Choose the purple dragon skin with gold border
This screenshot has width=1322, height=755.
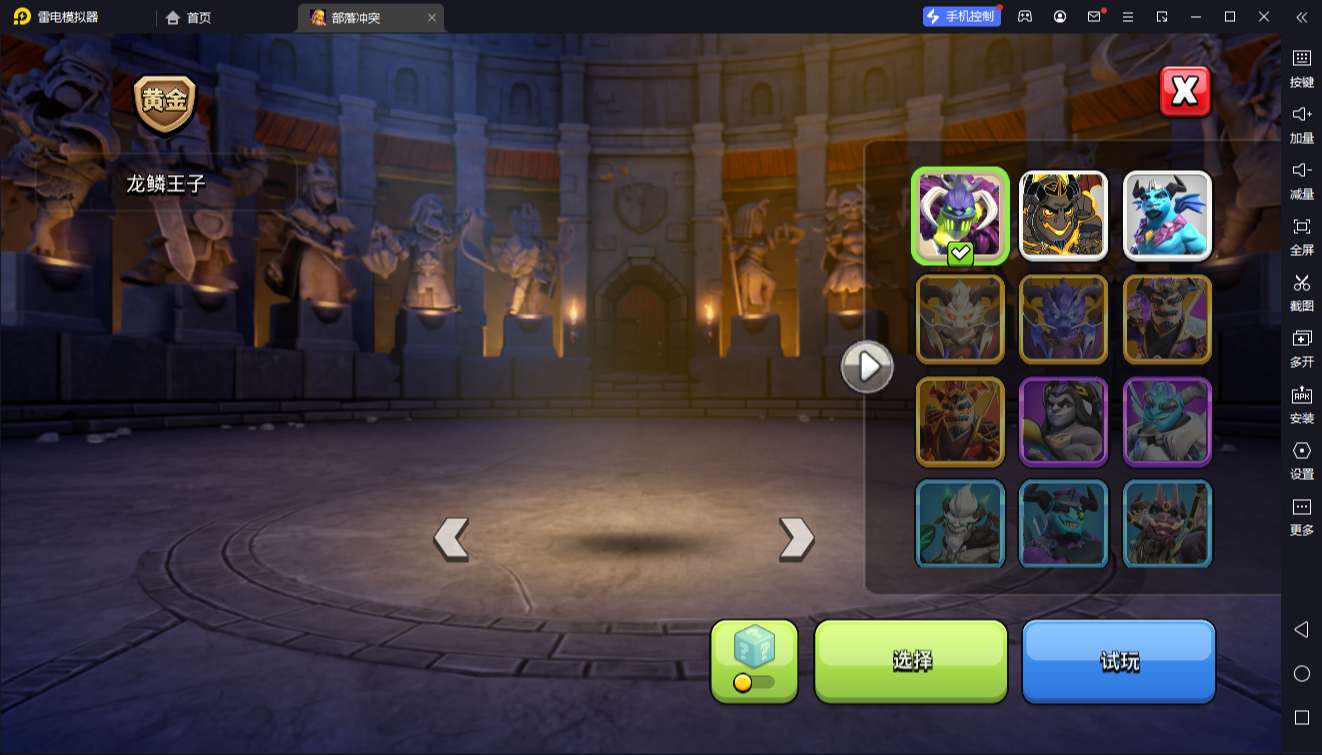(1063, 318)
